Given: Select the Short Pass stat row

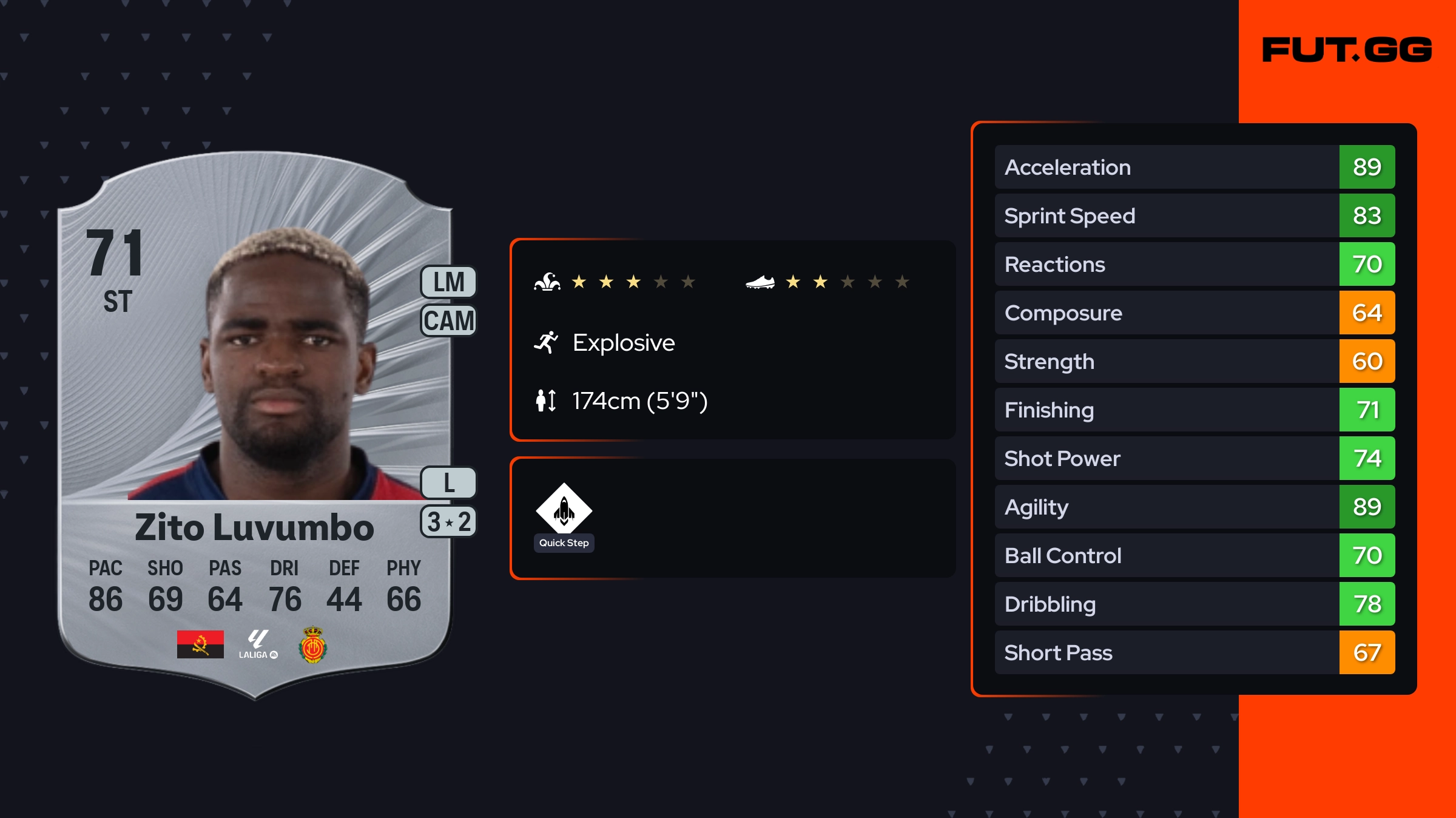Looking at the screenshot, I should pyautogui.click(x=1194, y=652).
